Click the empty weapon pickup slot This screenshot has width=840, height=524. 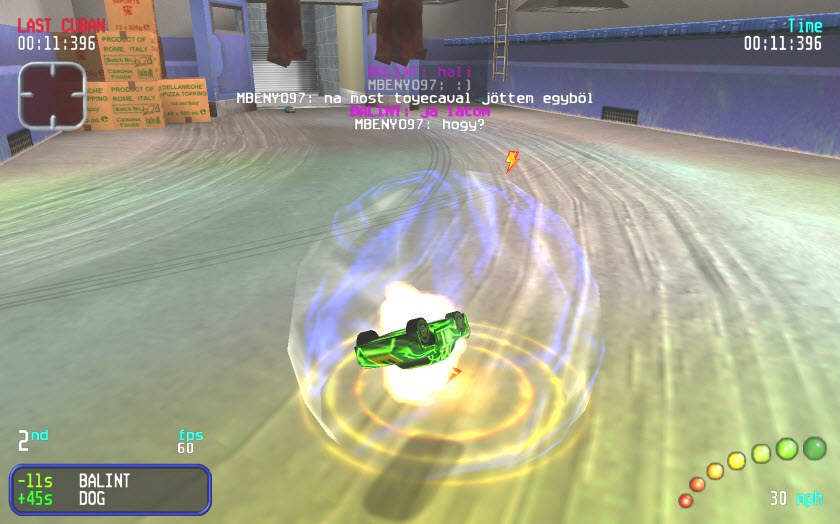click(x=52, y=95)
